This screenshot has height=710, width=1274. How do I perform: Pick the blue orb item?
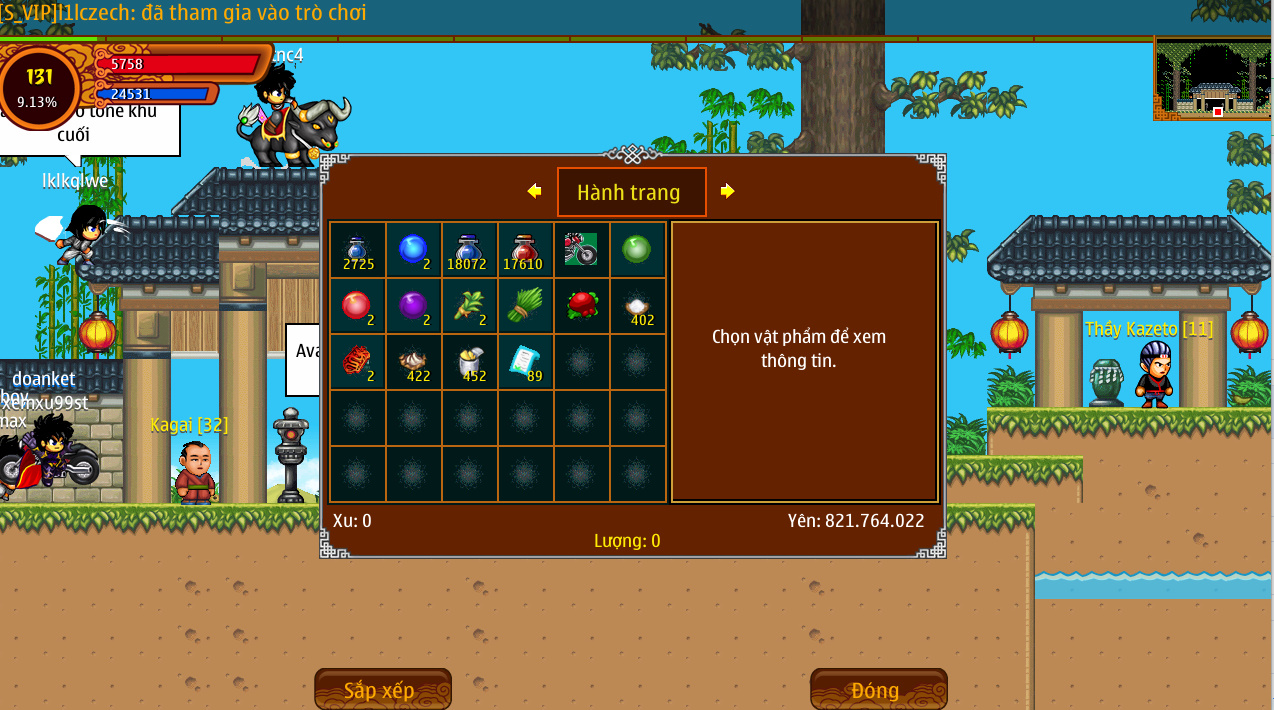tap(413, 250)
